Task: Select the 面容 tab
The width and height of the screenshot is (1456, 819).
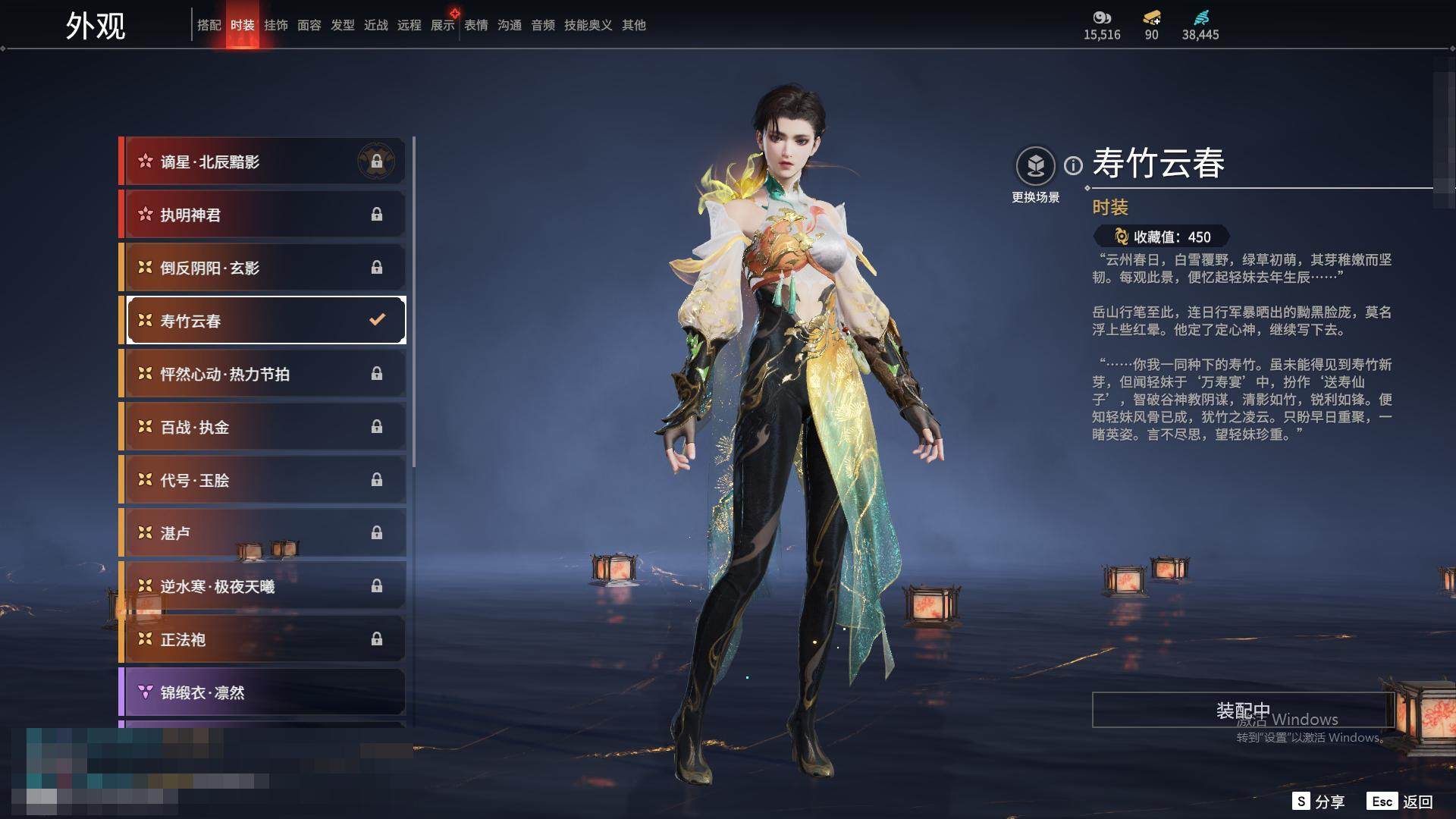Action: (x=309, y=25)
